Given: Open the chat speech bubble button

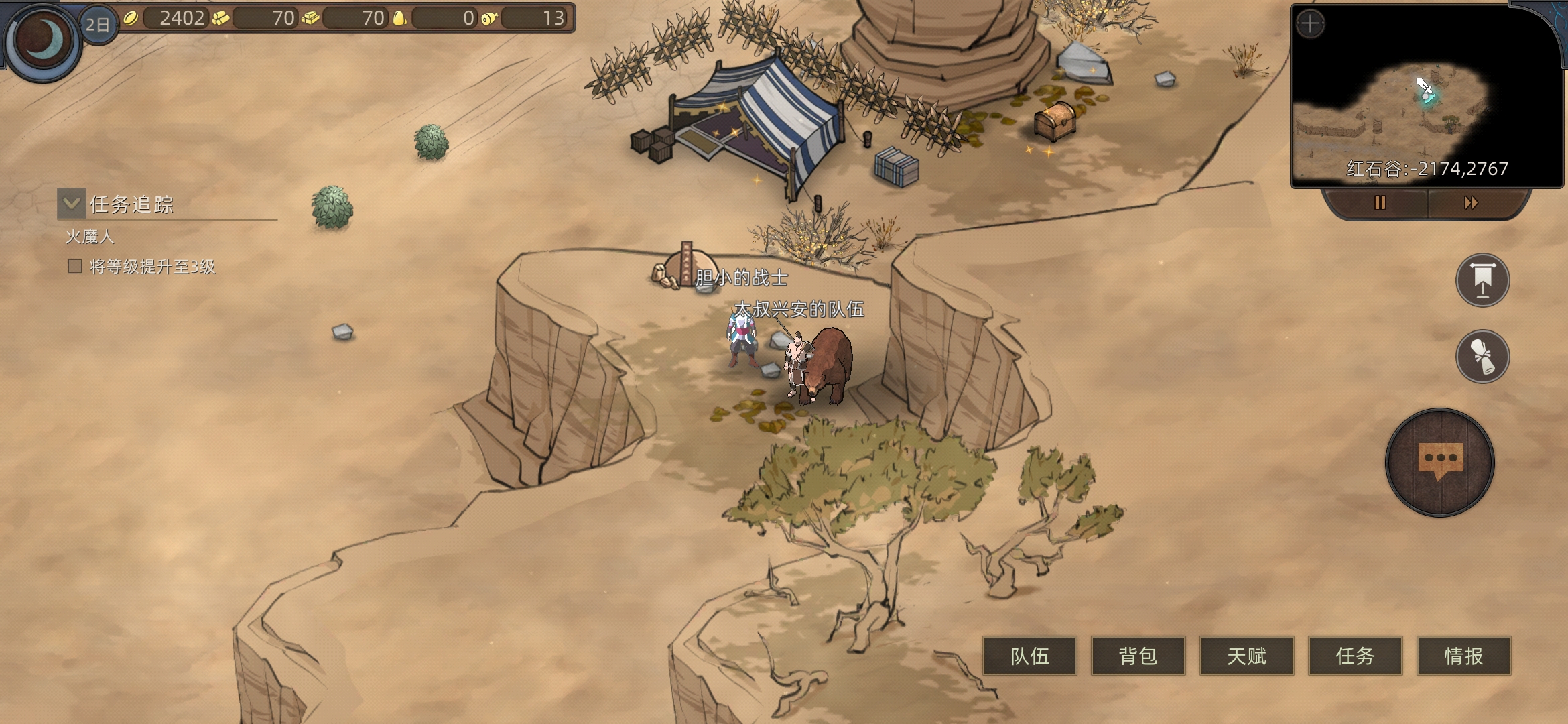Looking at the screenshot, I should tap(1440, 463).
